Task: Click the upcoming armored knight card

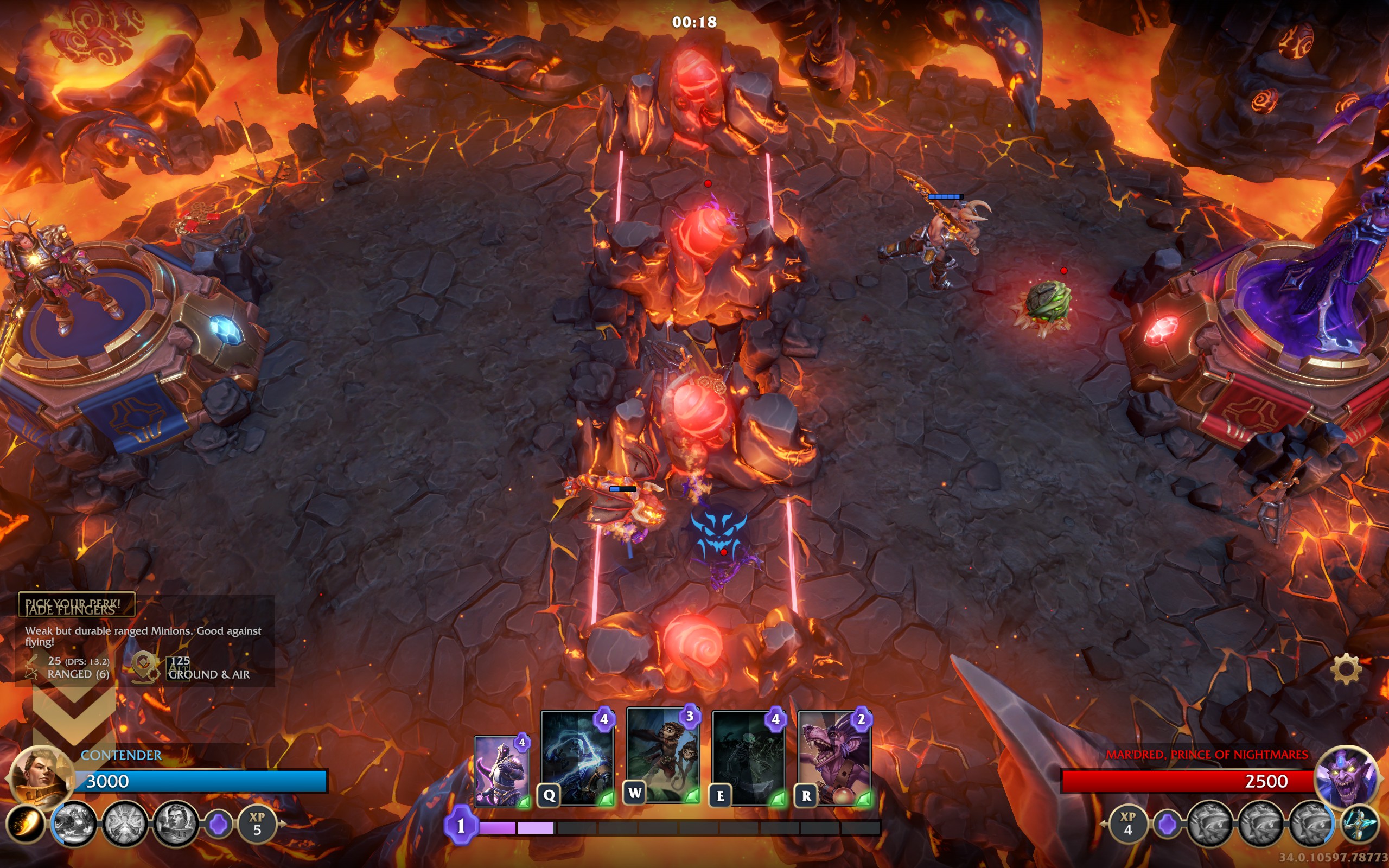Action: [x=501, y=771]
